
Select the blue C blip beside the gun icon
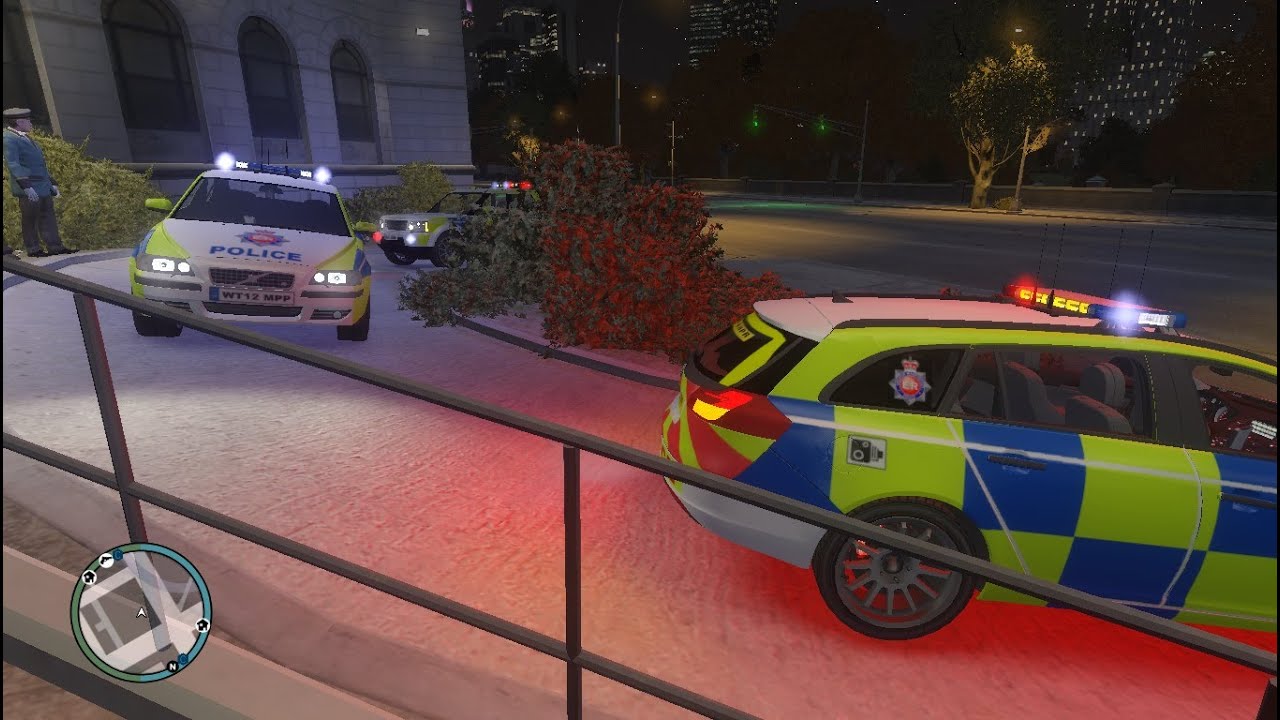118,555
